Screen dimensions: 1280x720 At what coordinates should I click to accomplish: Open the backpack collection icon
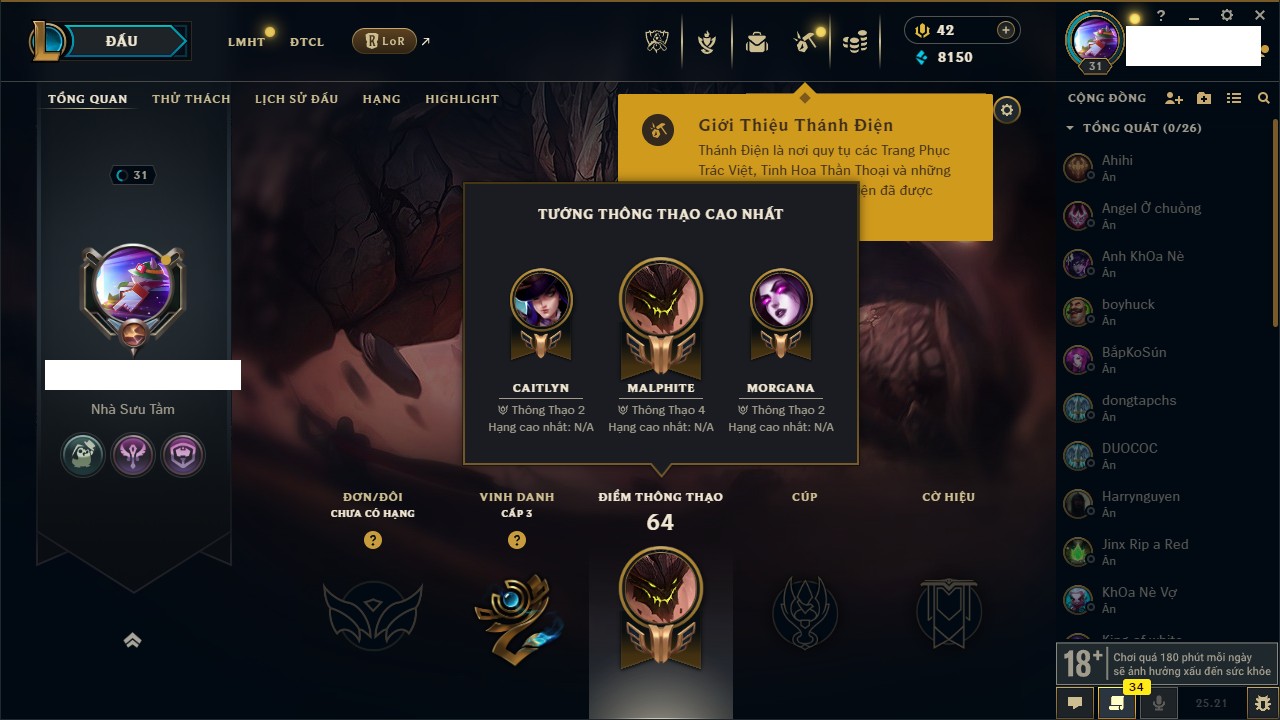pyautogui.click(x=757, y=42)
